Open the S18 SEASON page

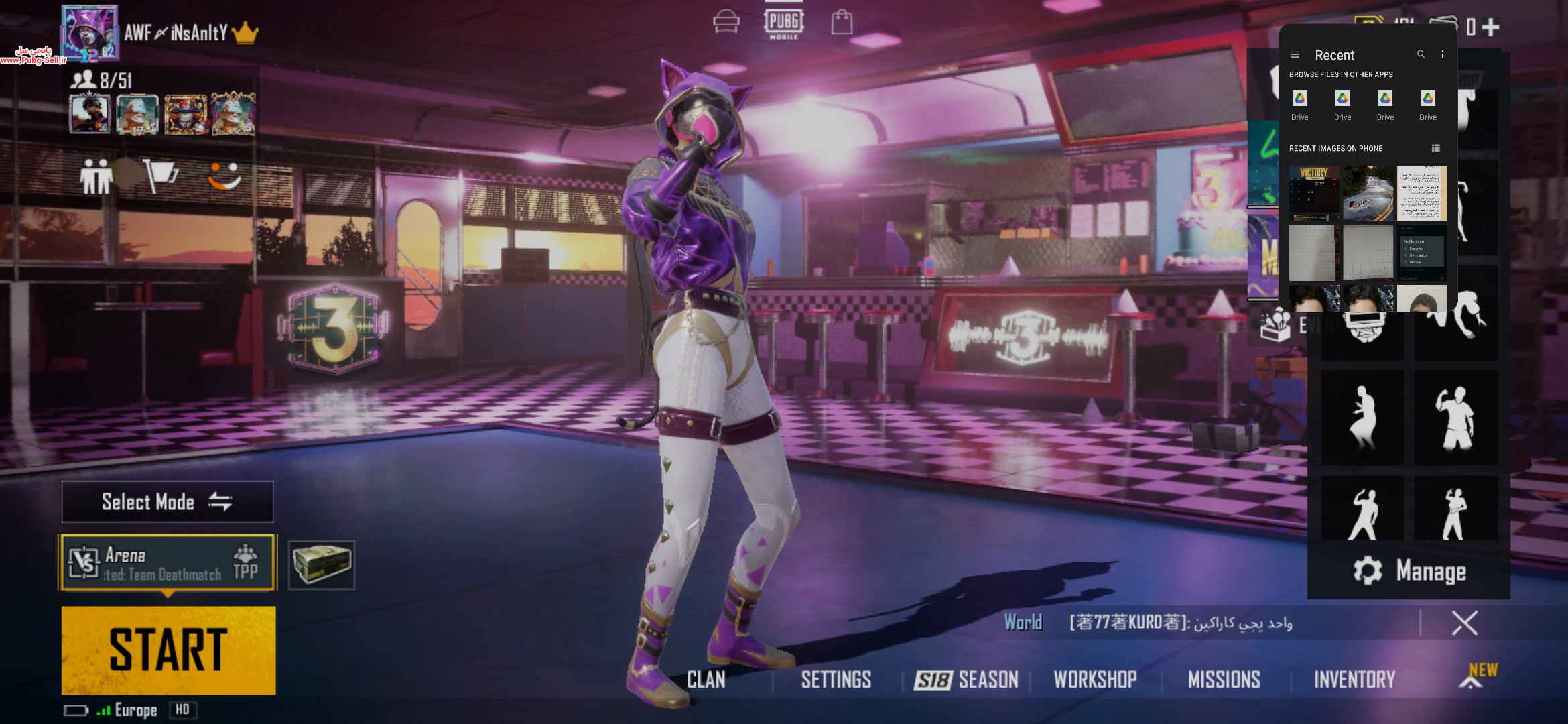[x=966, y=680]
